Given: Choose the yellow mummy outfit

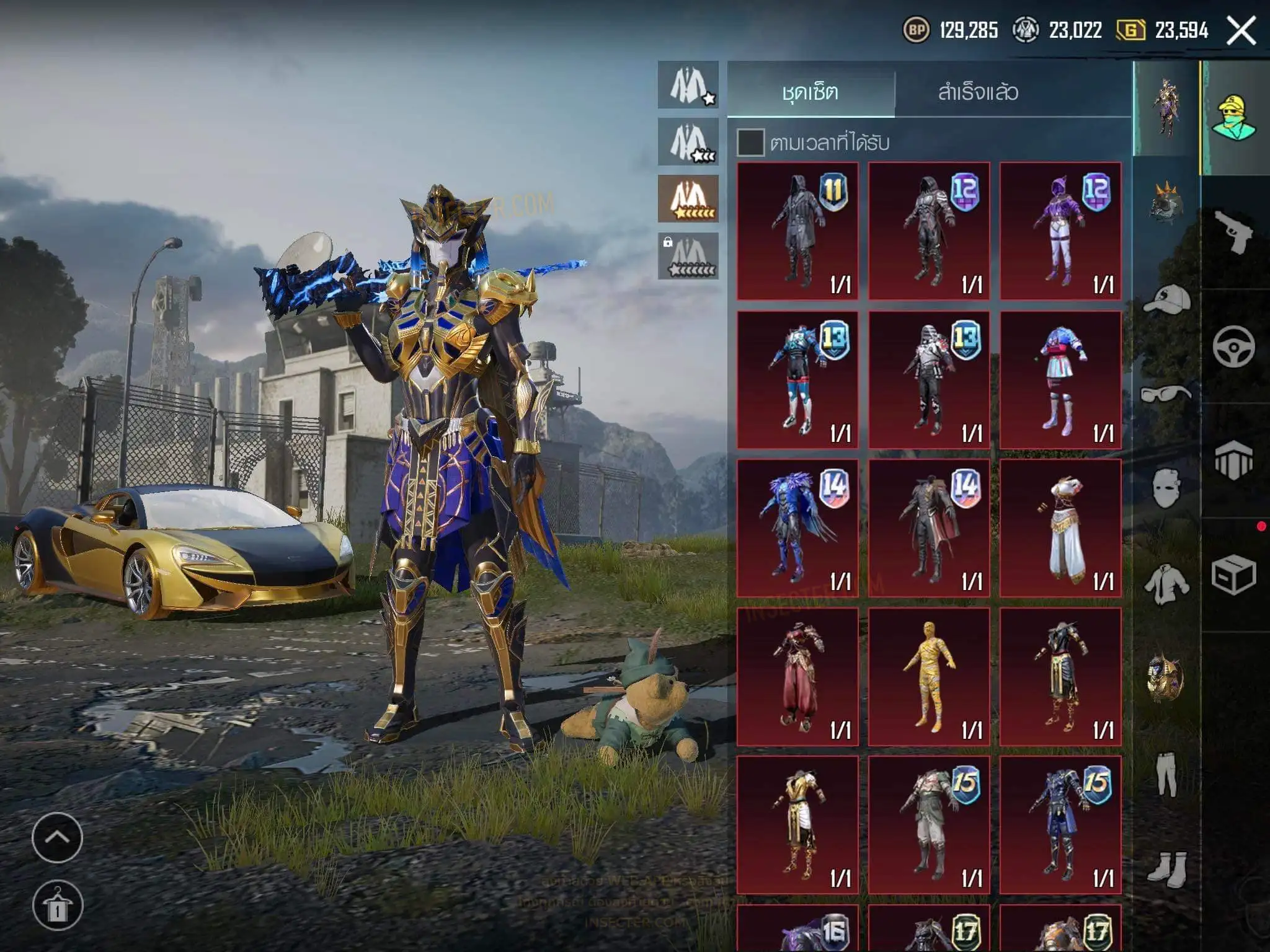Looking at the screenshot, I should point(929,677).
